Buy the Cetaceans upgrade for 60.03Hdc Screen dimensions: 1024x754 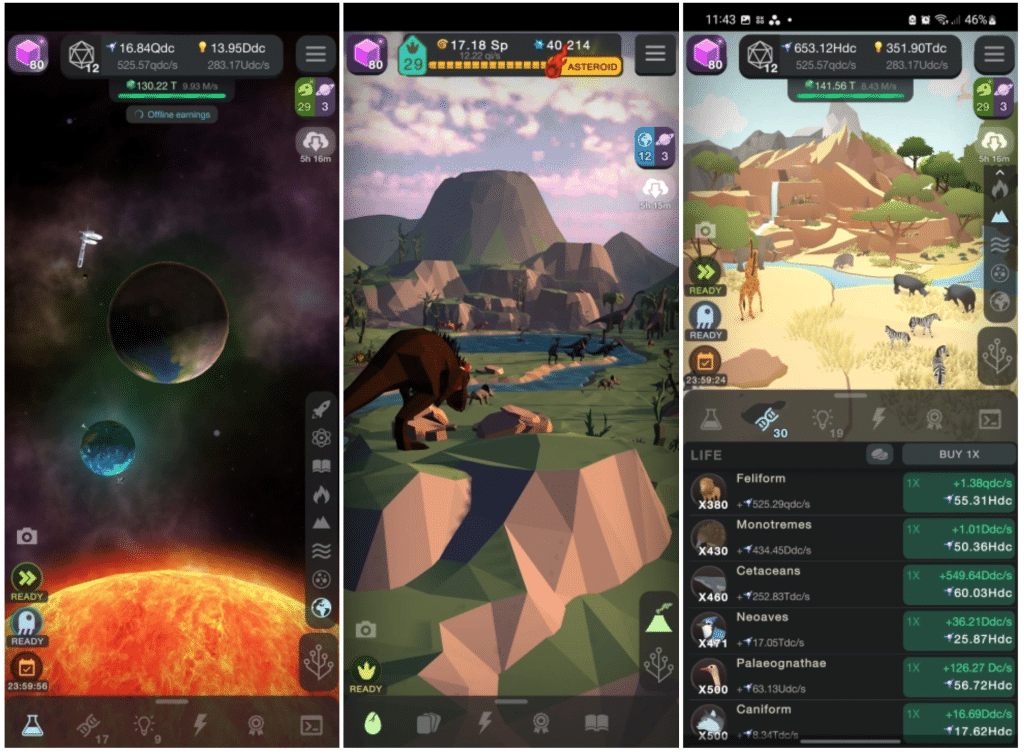(958, 584)
